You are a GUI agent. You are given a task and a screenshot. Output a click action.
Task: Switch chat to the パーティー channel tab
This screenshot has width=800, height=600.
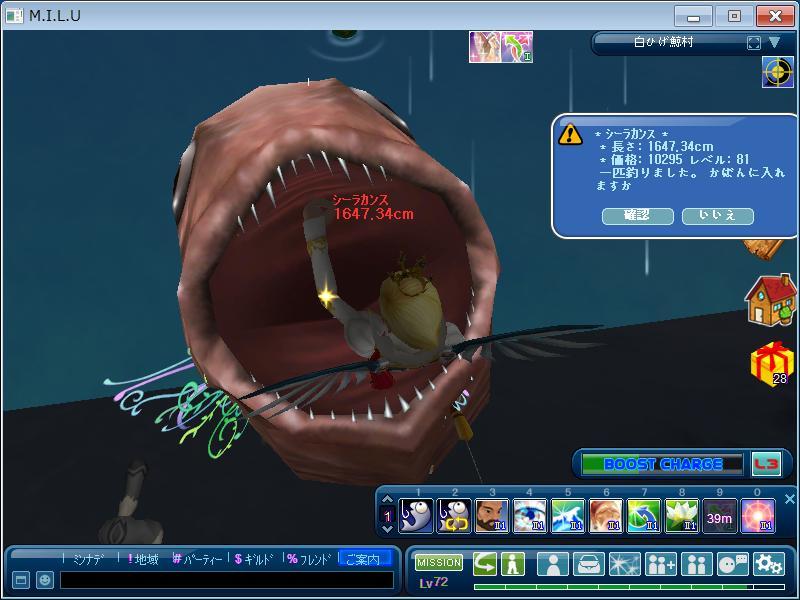point(197,559)
